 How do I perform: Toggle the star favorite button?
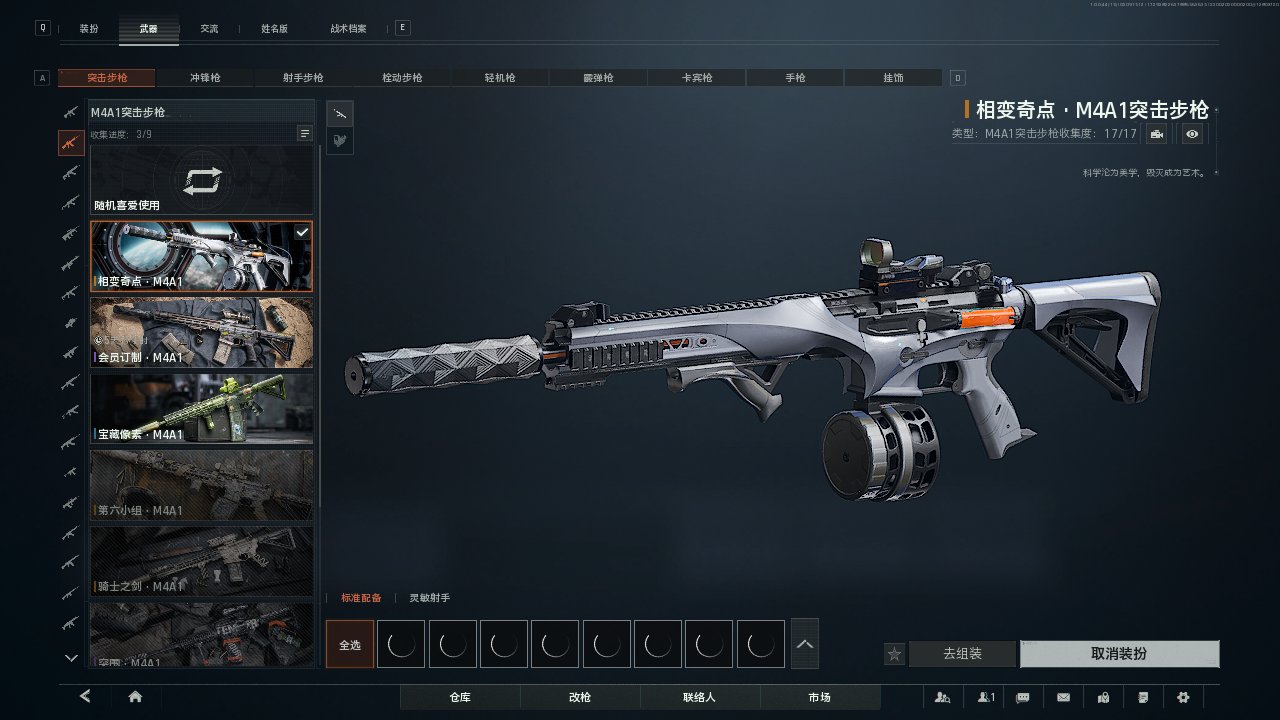tap(895, 654)
